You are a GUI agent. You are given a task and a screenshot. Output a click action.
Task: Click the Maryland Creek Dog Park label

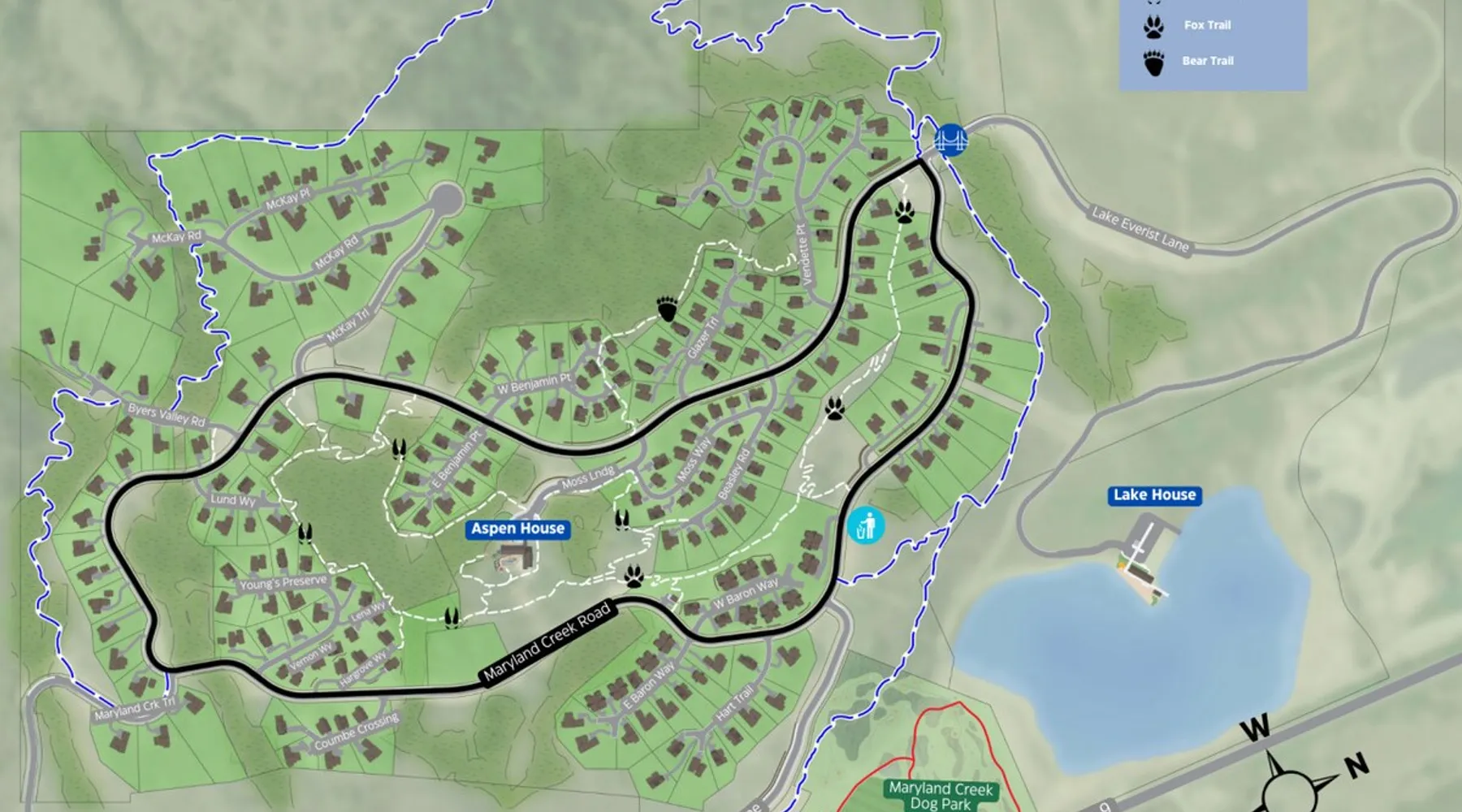coord(941,795)
